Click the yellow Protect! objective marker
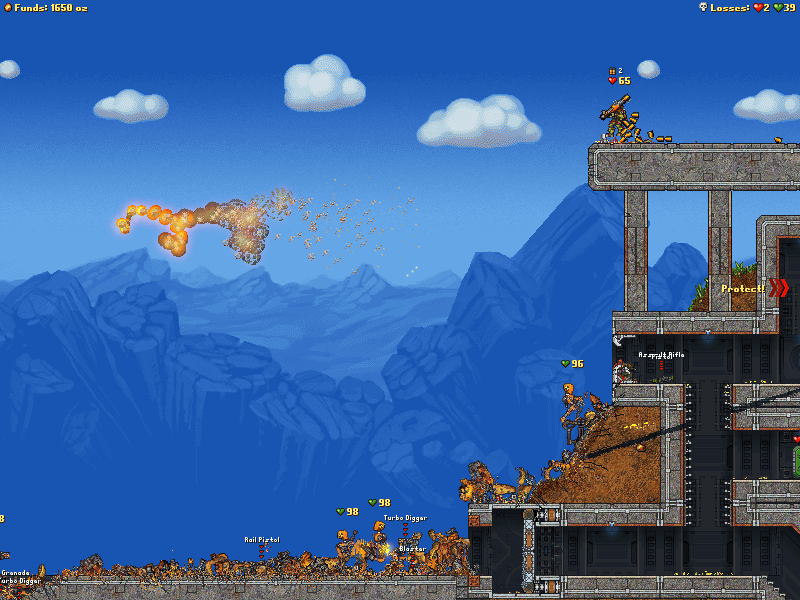Screen dimensions: 800x600 [743, 289]
